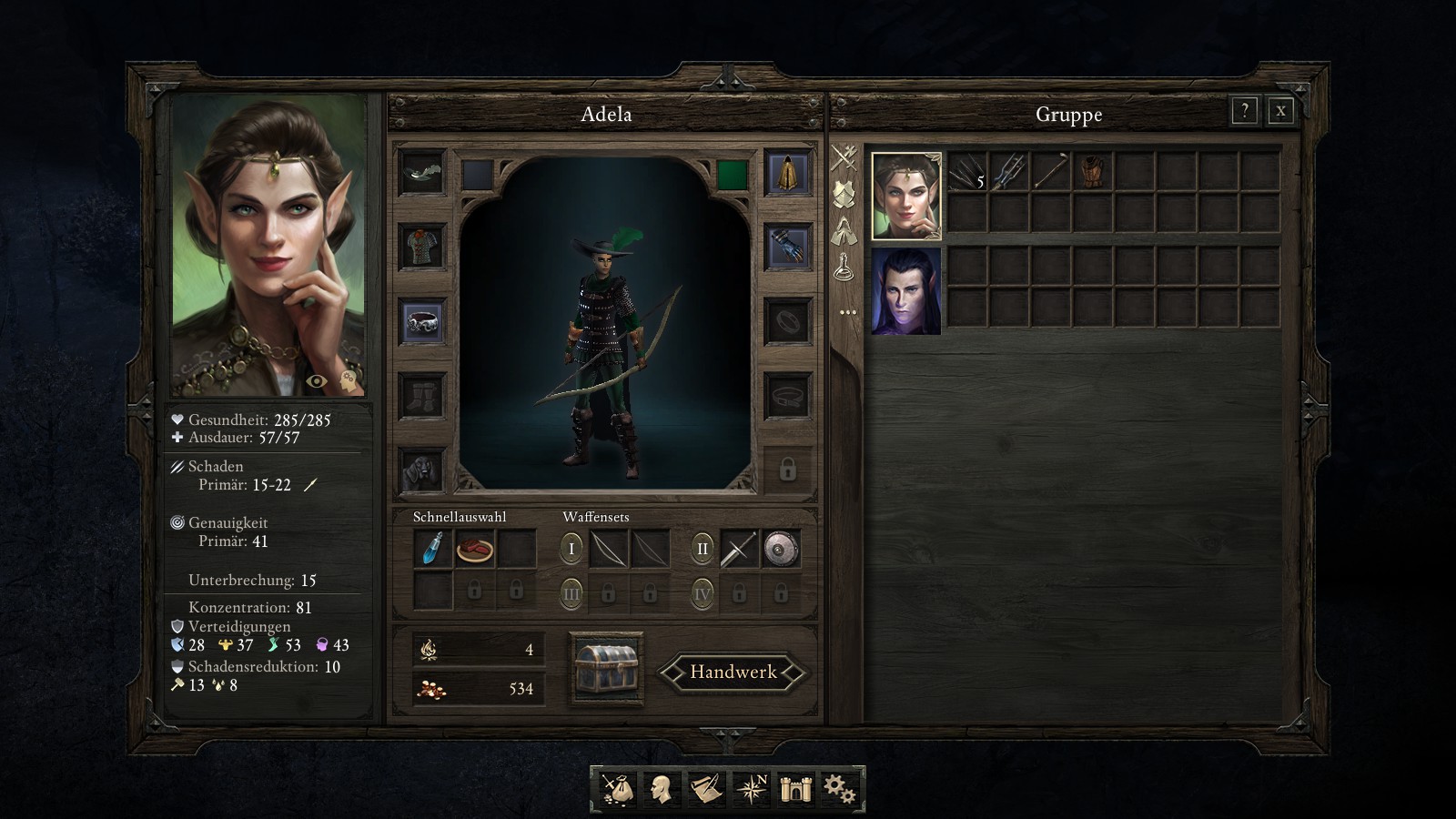This screenshot has height=819, width=1456.
Task: Switch to weapon set II
Action: coord(702,549)
